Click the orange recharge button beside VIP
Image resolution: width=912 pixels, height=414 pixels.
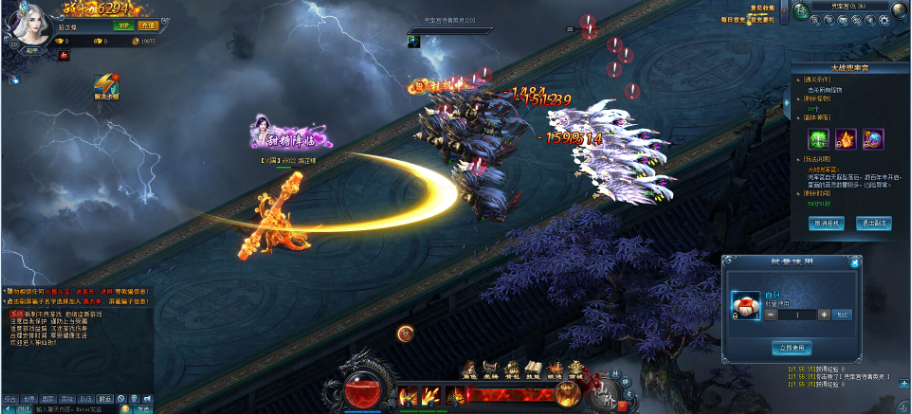coord(147,25)
